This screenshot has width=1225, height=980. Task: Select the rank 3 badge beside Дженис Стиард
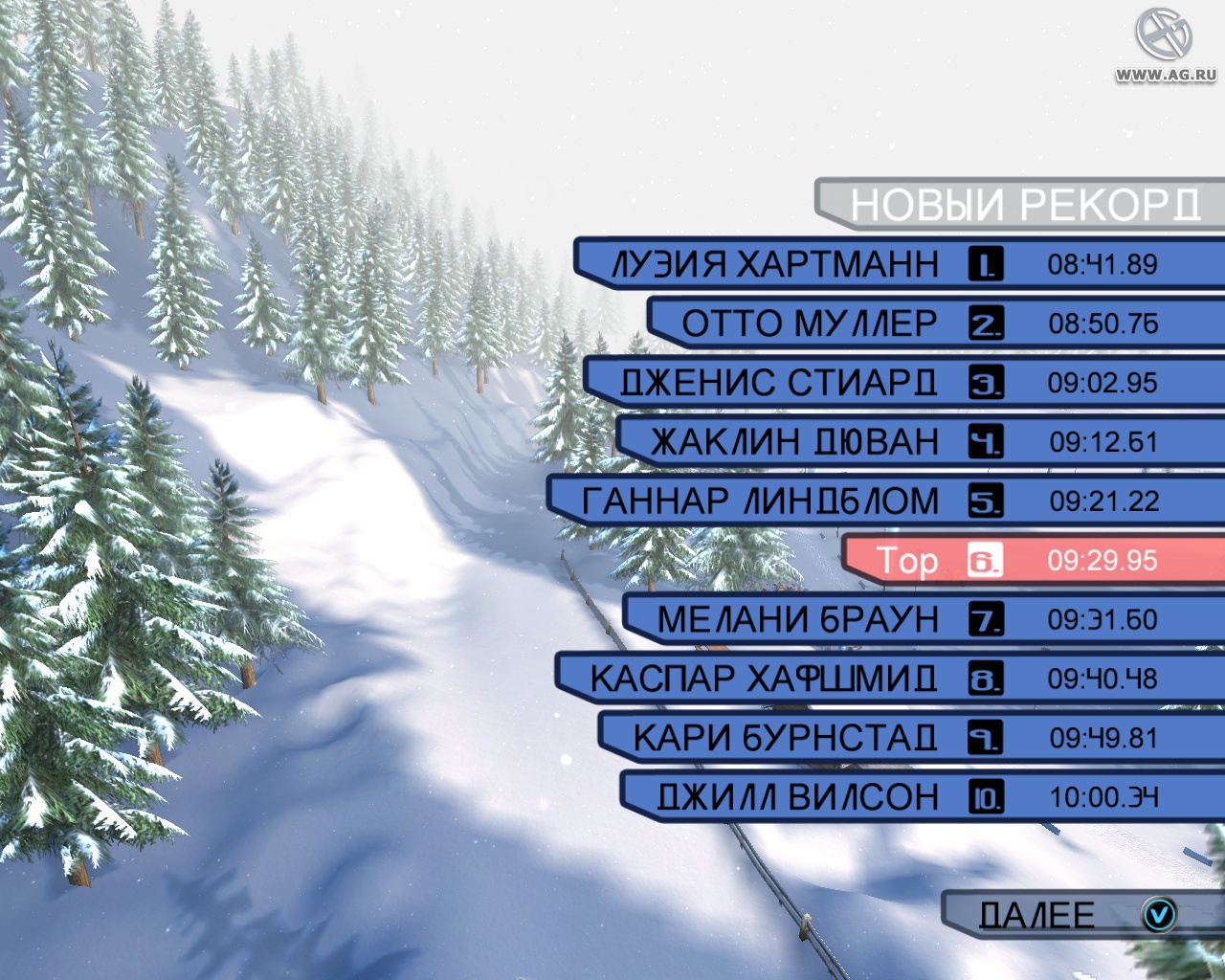[986, 383]
